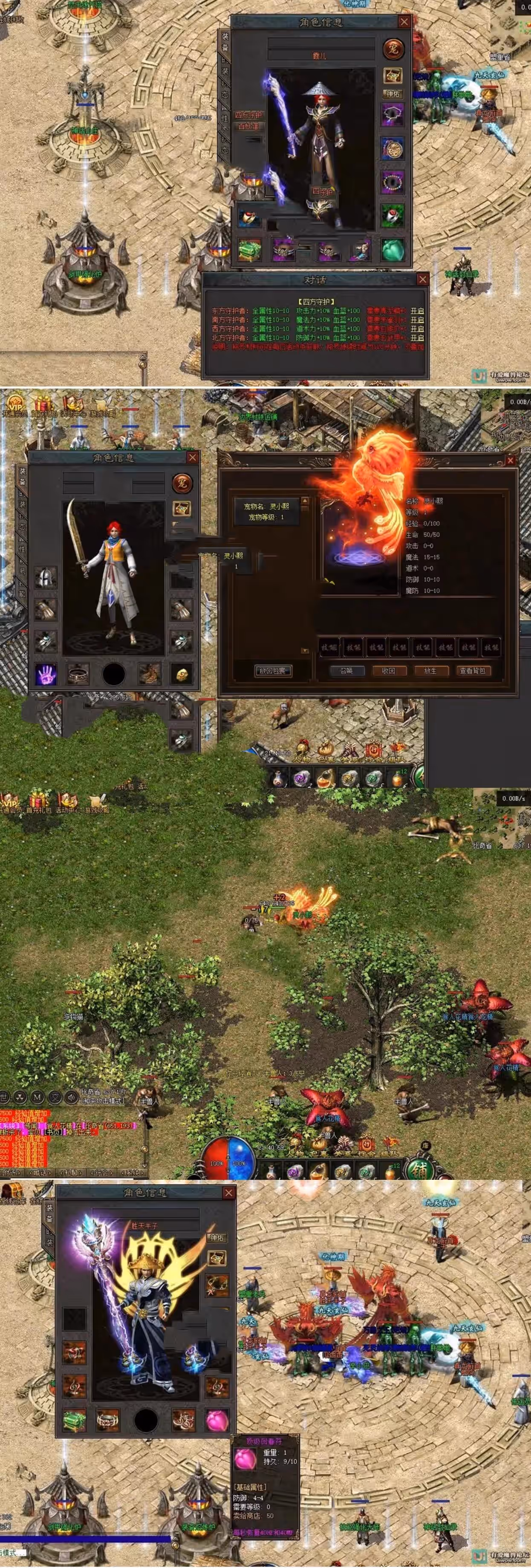Summon the pet with the 召唤 button
This screenshot has height=1568, width=531.
click(x=346, y=671)
